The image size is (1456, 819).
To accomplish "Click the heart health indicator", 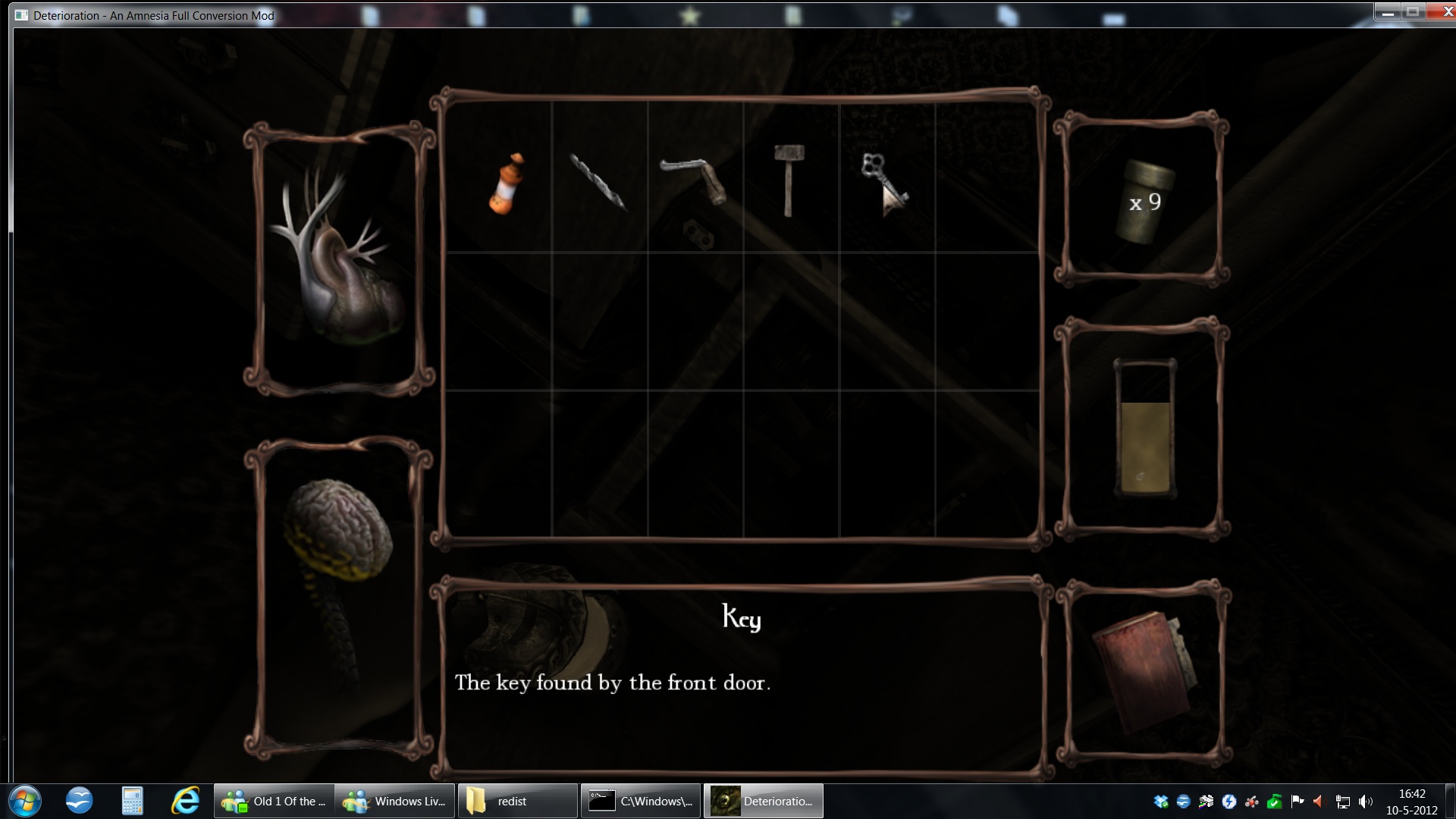I will coord(339,258).
